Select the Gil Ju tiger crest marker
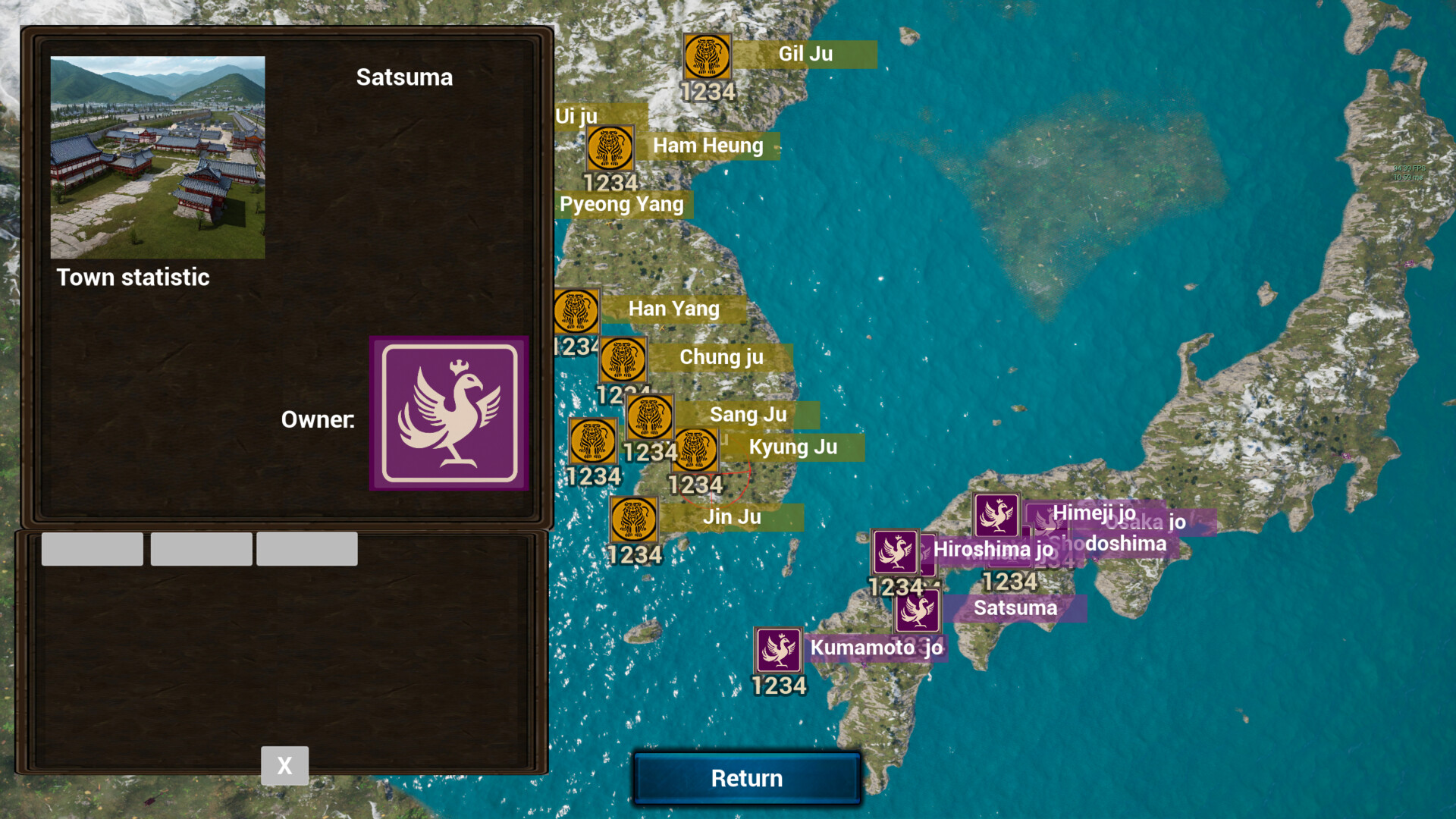Image resolution: width=1456 pixels, height=819 pixels. pyautogui.click(x=708, y=58)
